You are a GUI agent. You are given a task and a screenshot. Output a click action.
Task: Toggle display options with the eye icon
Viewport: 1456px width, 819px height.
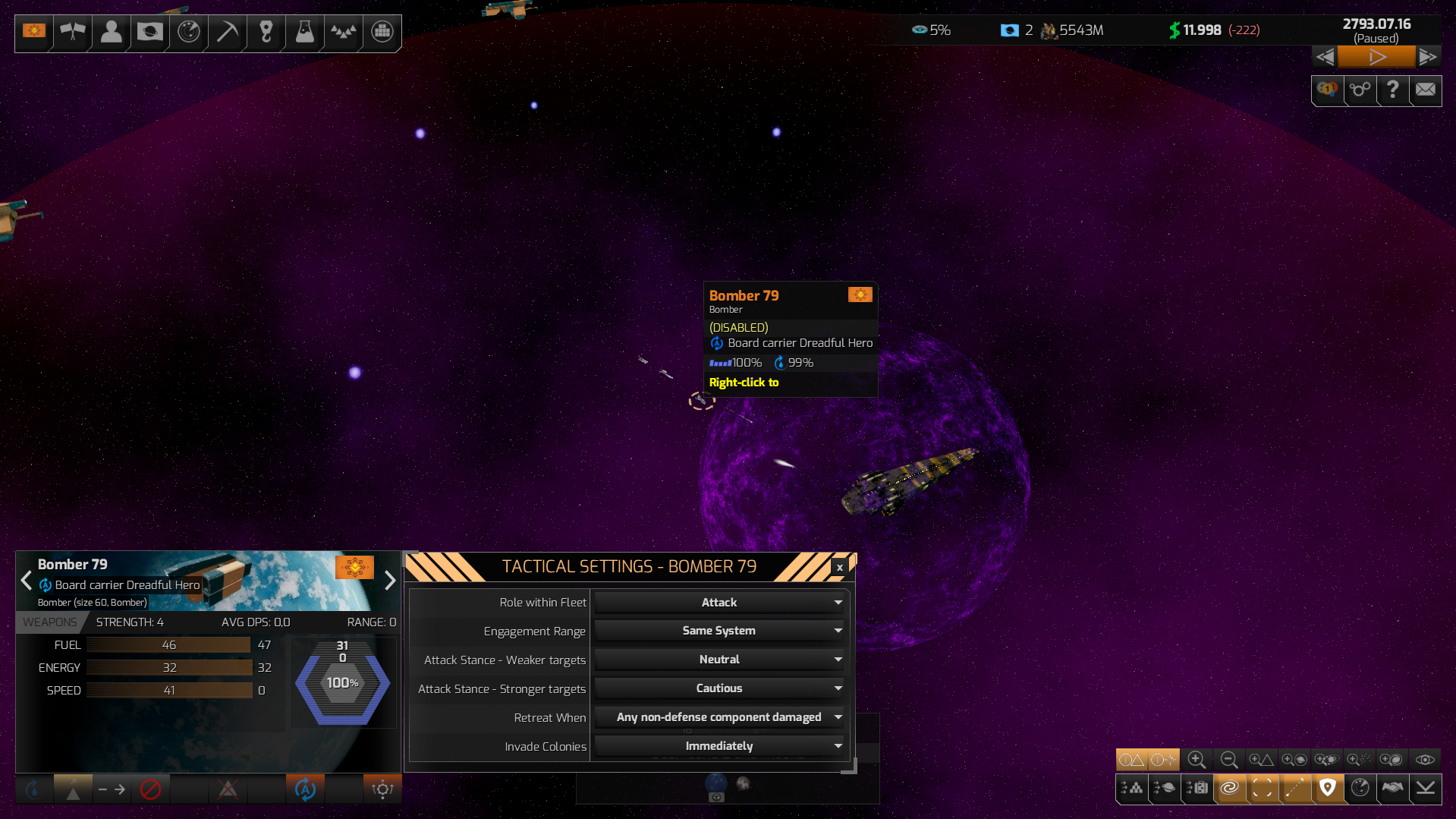[x=1425, y=759]
